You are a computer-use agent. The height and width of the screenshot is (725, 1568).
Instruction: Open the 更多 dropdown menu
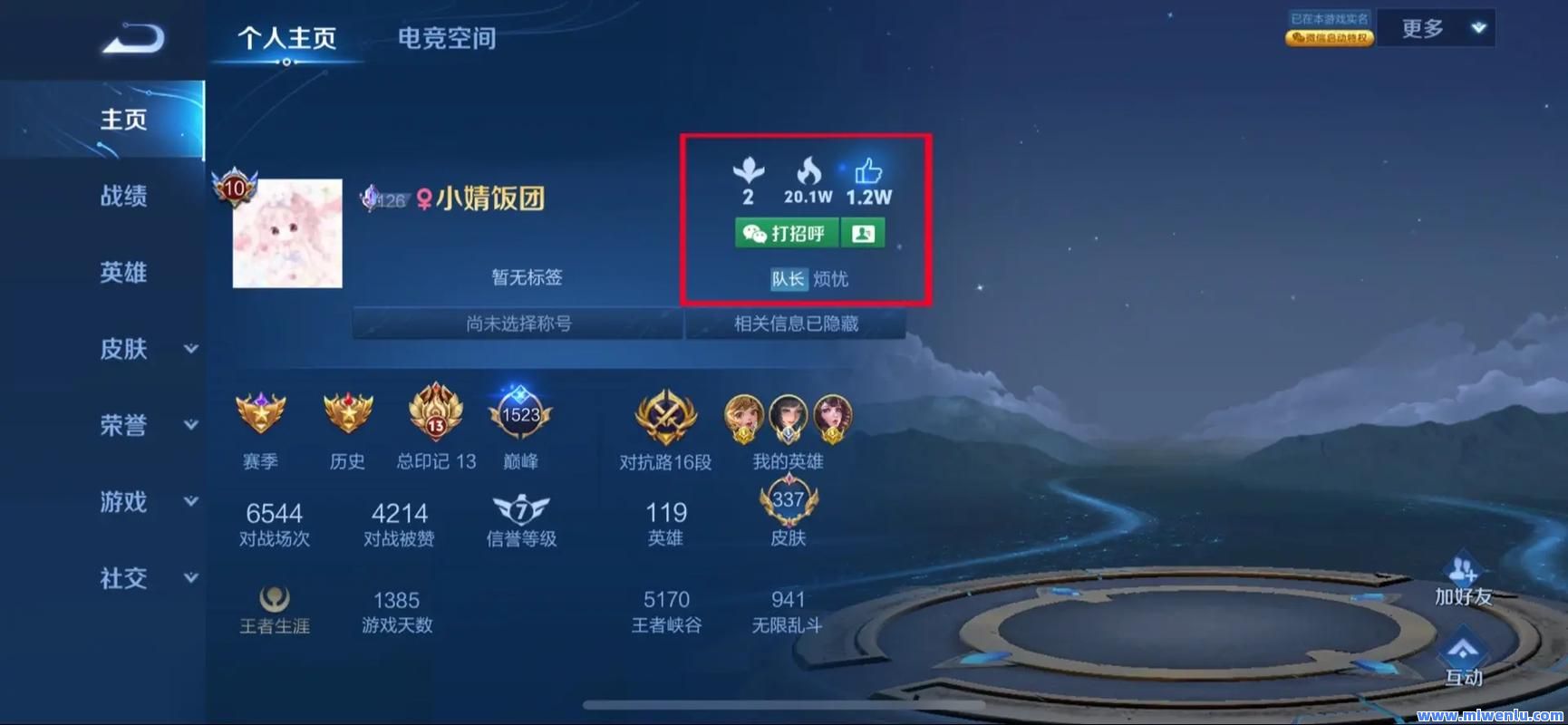tap(1437, 27)
